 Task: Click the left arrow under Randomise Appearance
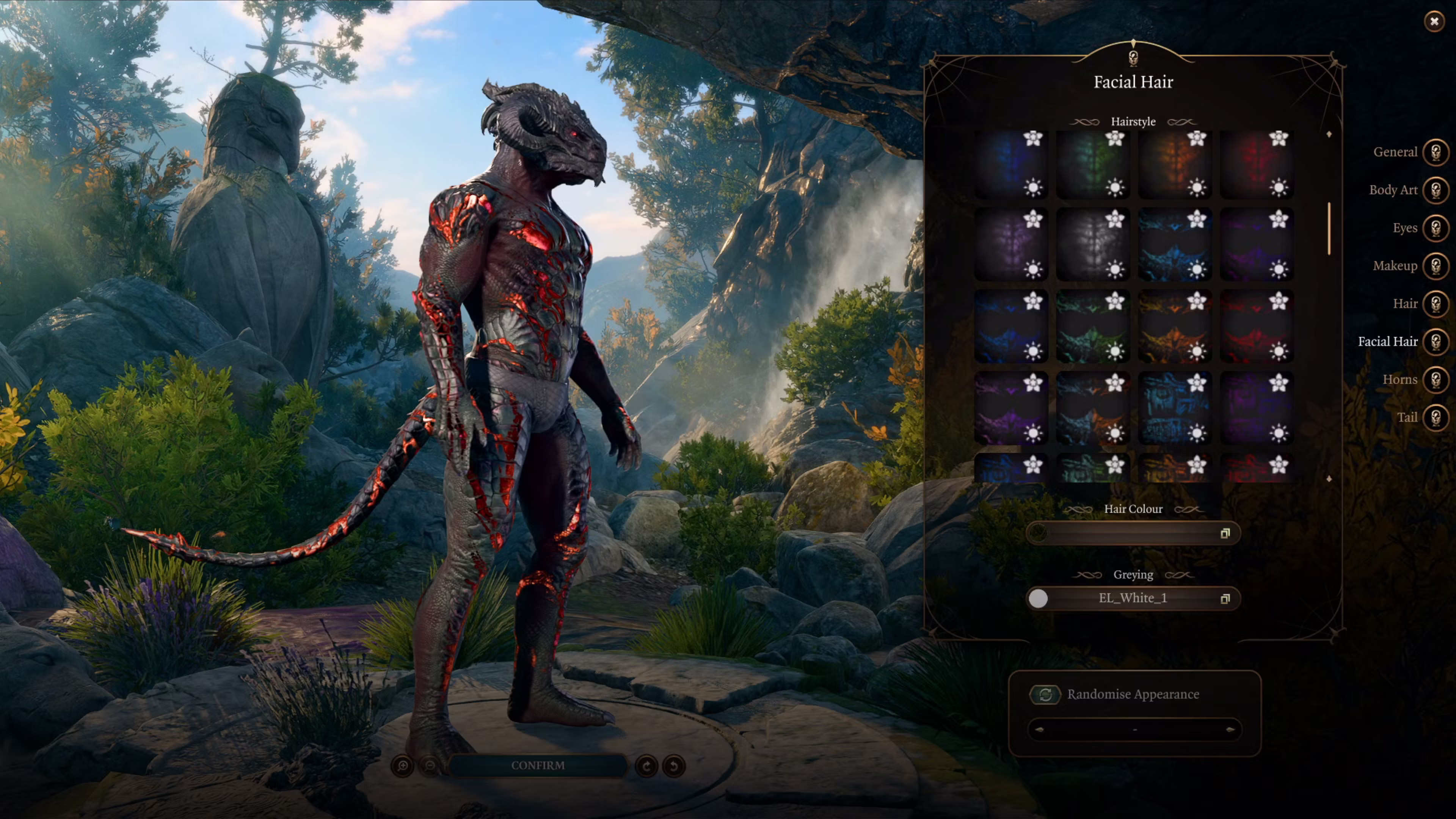(1039, 730)
